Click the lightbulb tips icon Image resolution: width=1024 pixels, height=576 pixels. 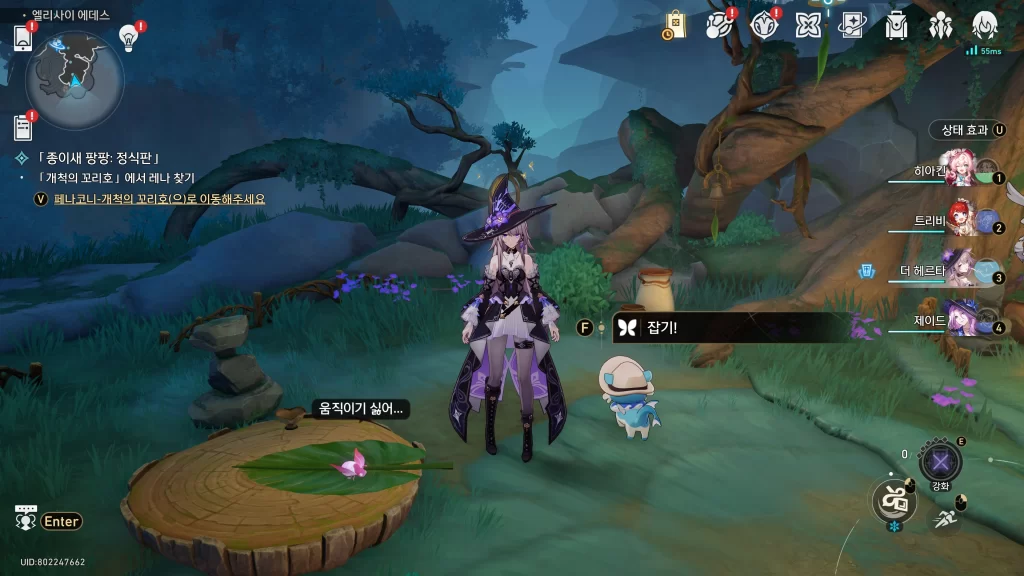click(128, 38)
